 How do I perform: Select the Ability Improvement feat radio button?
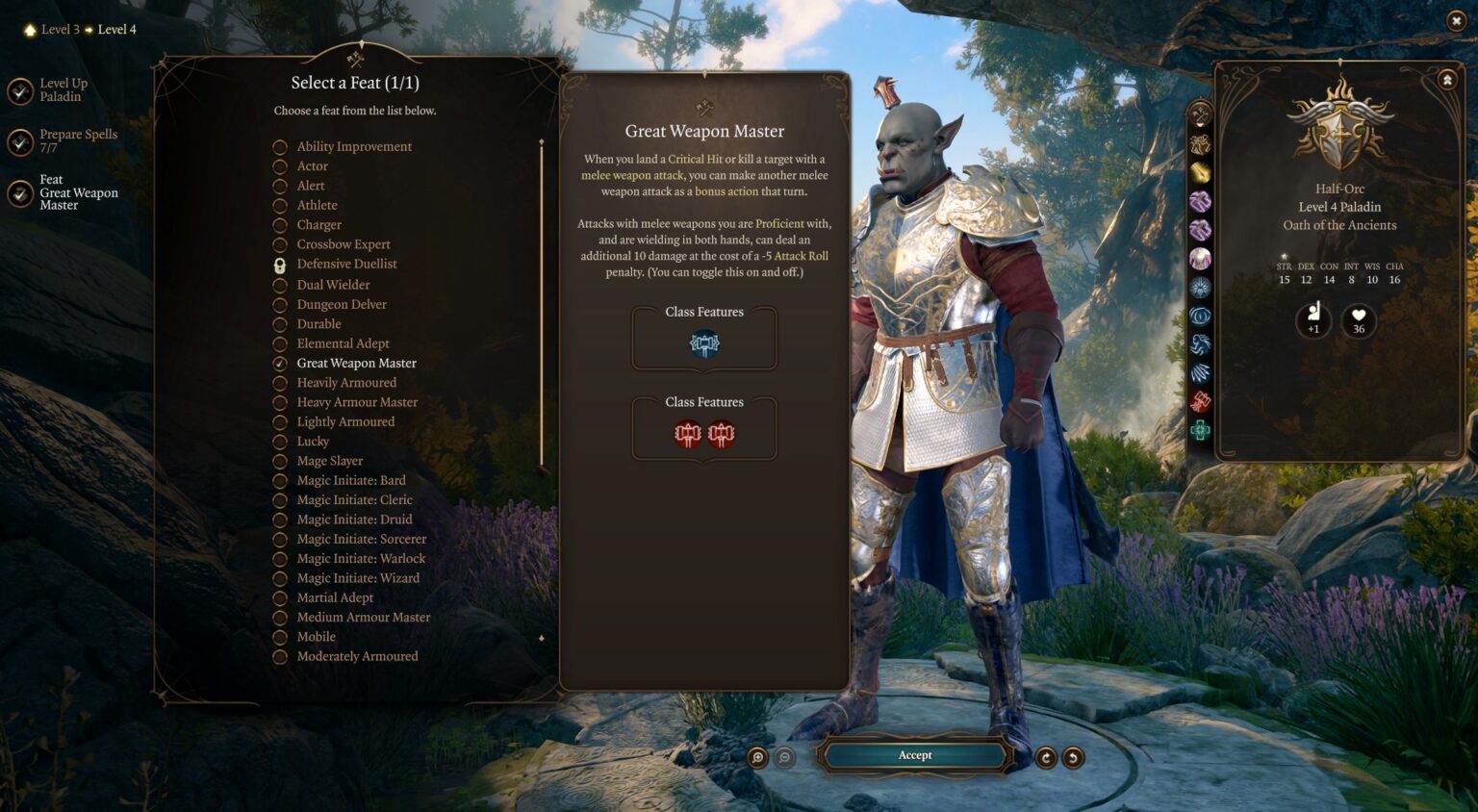[x=279, y=146]
